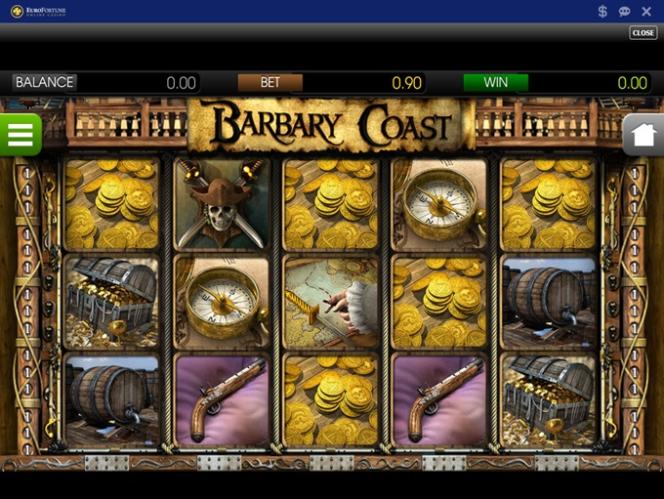
Task: Open the green hamburger menu
Action: click(19, 134)
